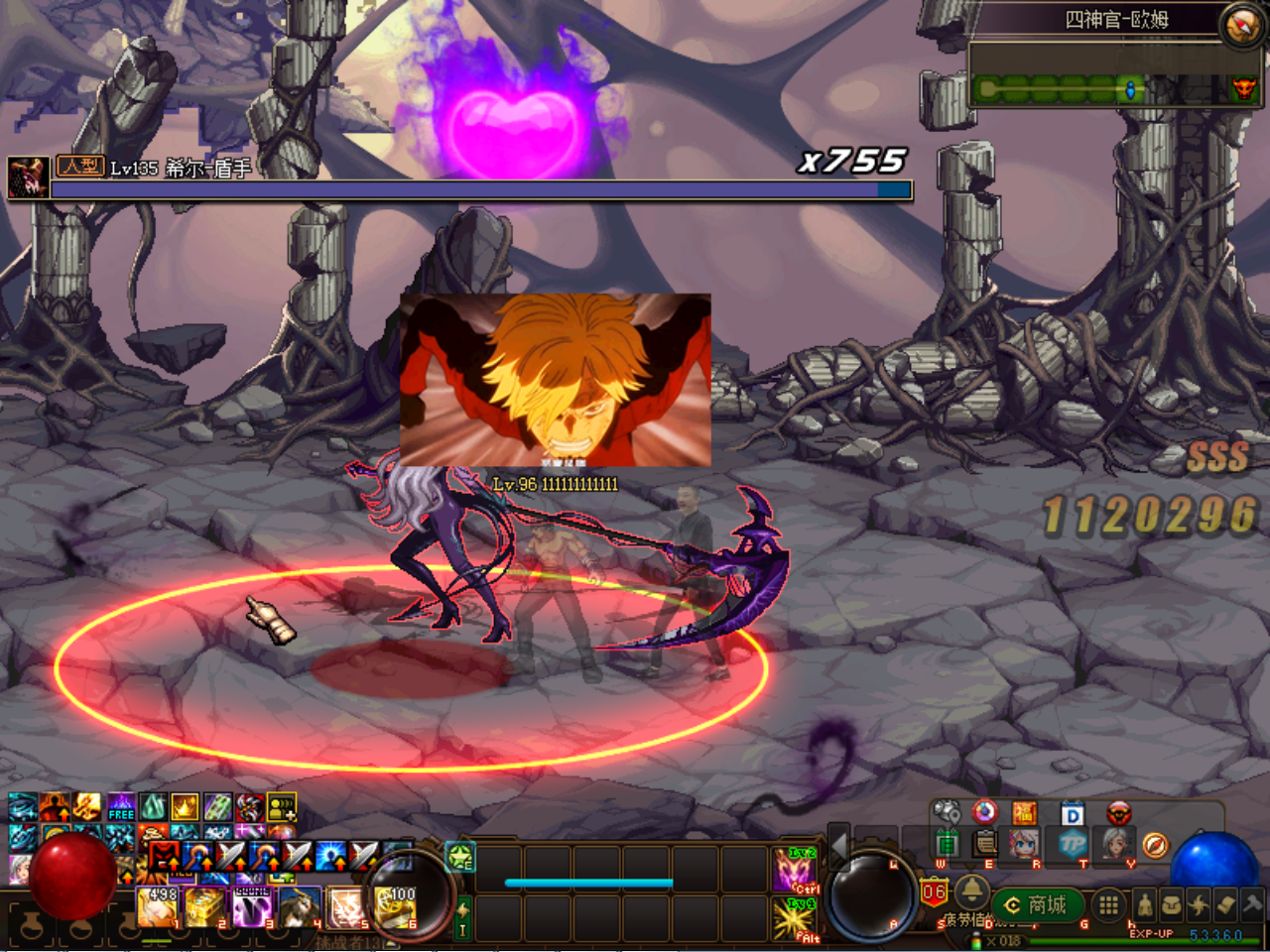
Task: Open the hammer menu icon
Action: point(1252,904)
